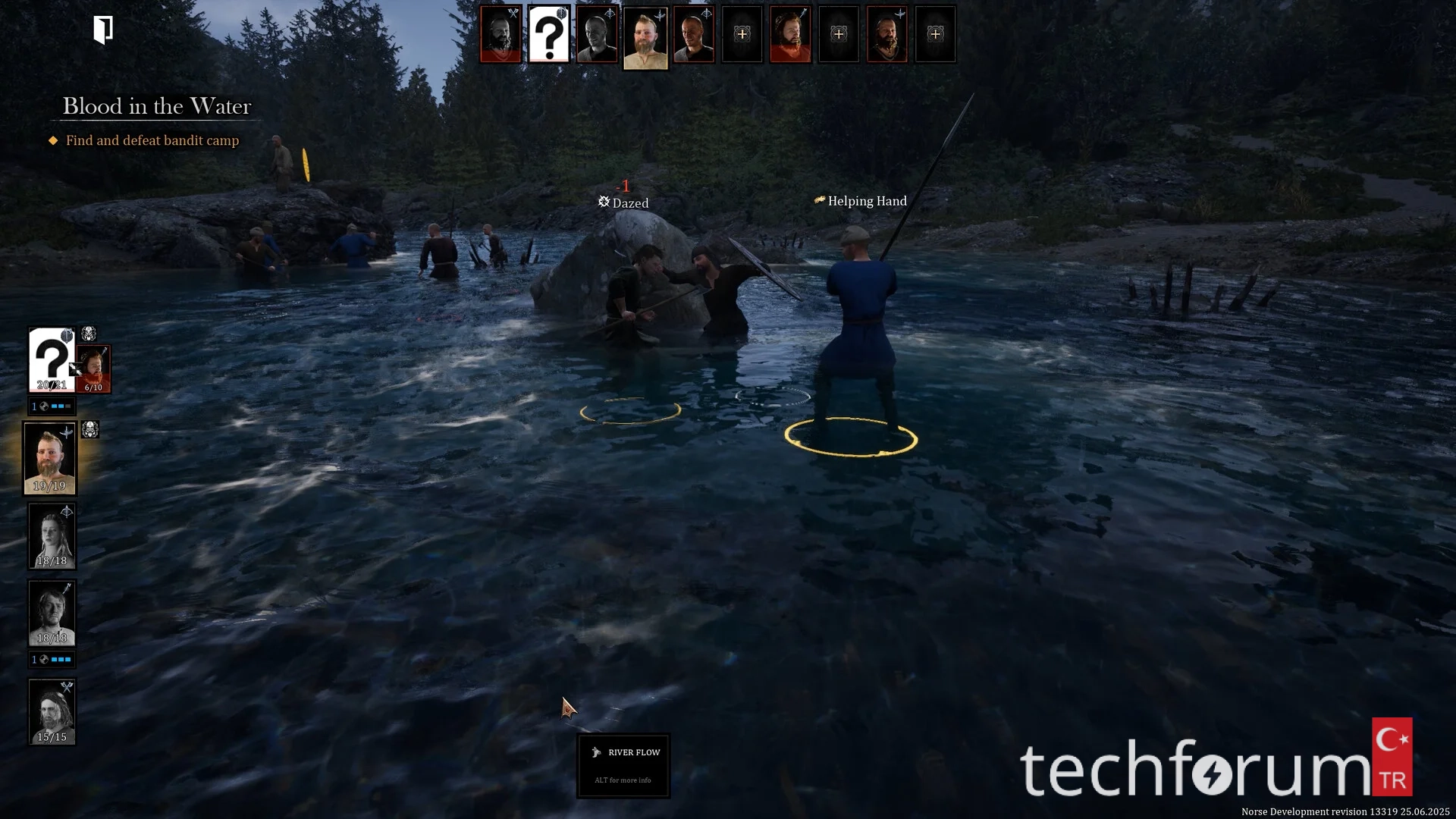
Task: Open the River Flow info tooltip
Action: tap(623, 765)
